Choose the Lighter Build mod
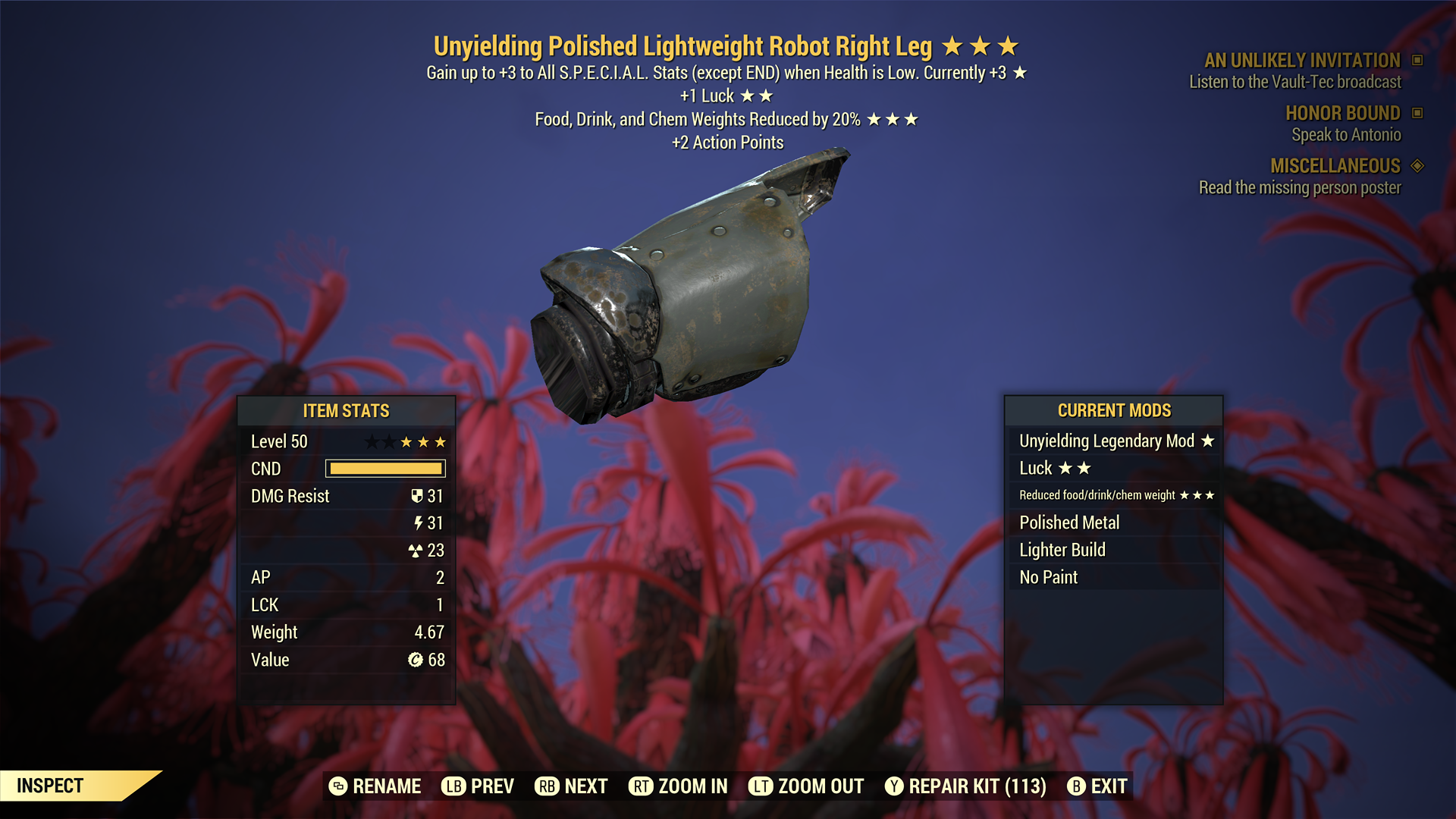 click(x=1114, y=550)
